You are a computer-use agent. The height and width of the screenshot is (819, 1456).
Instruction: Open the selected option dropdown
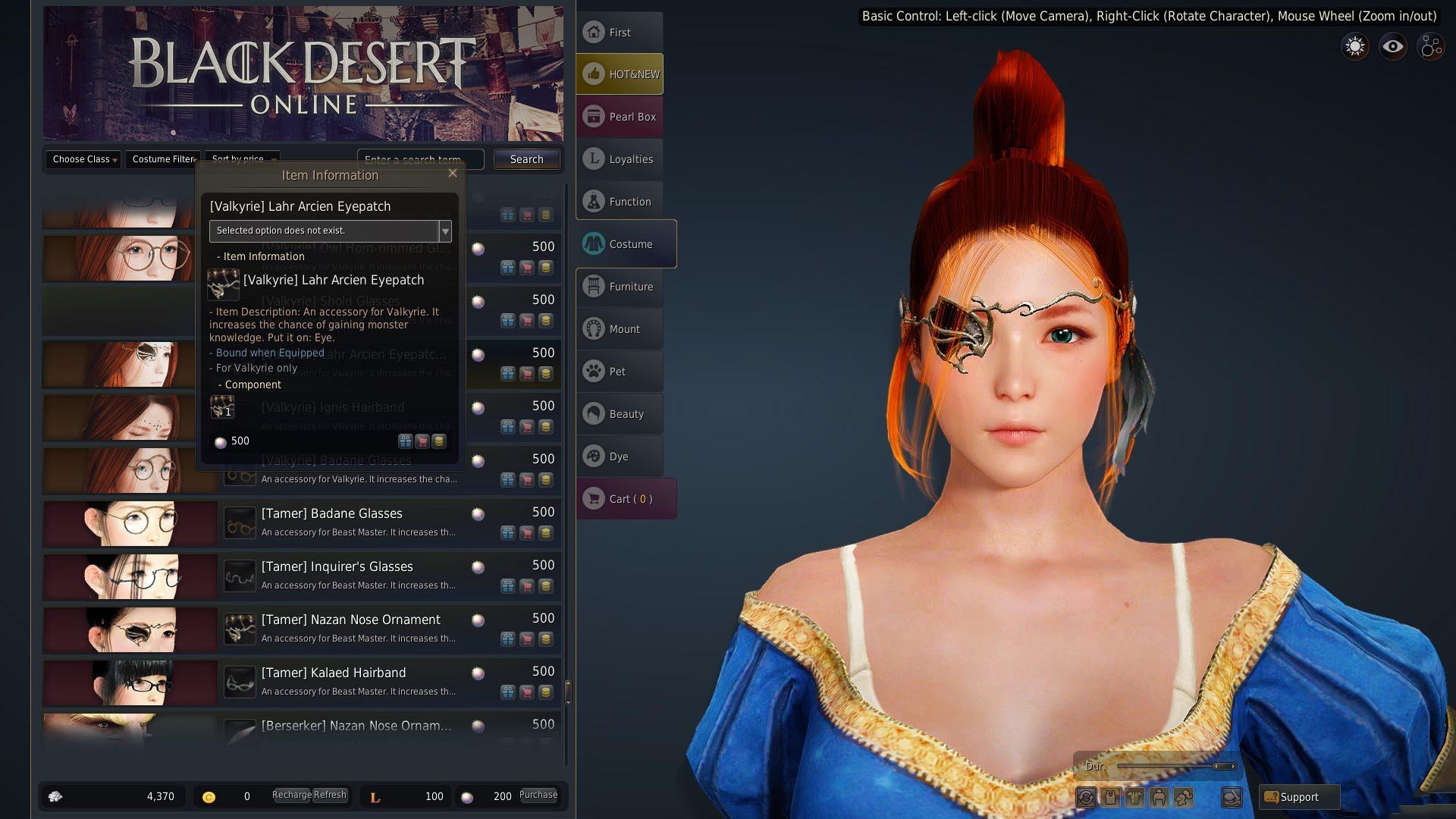tap(445, 231)
